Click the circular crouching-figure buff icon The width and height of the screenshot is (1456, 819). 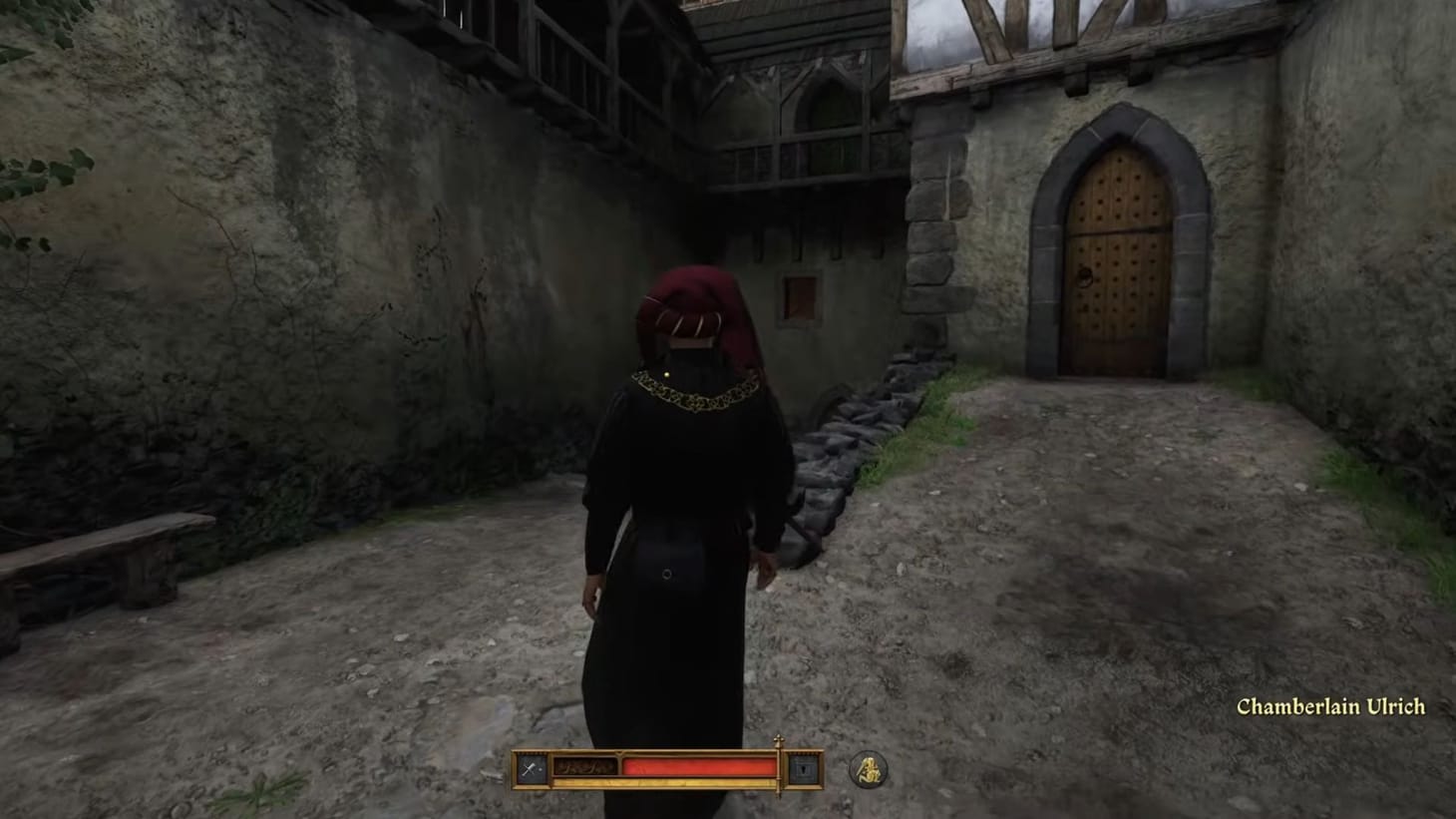click(866, 769)
